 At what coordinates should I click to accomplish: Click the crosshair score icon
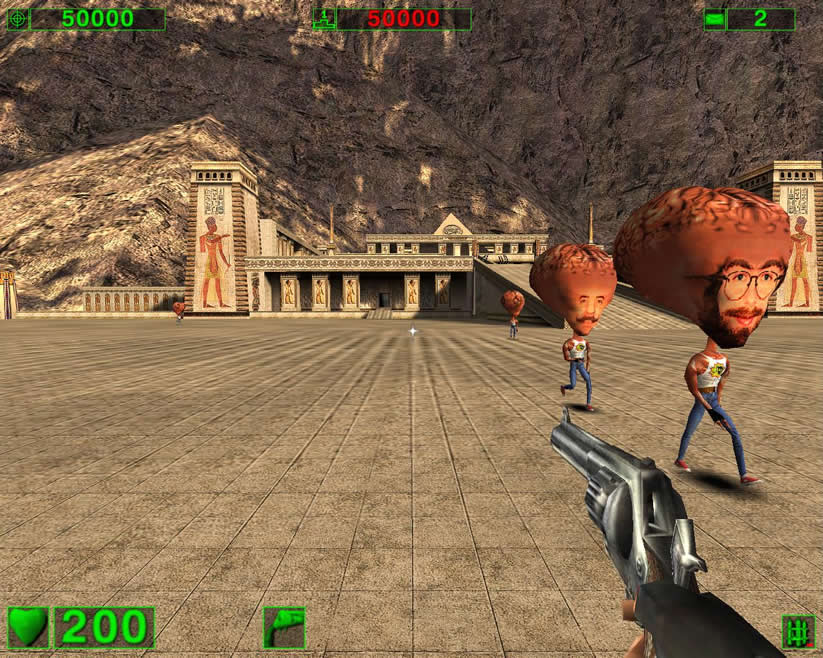point(17,19)
